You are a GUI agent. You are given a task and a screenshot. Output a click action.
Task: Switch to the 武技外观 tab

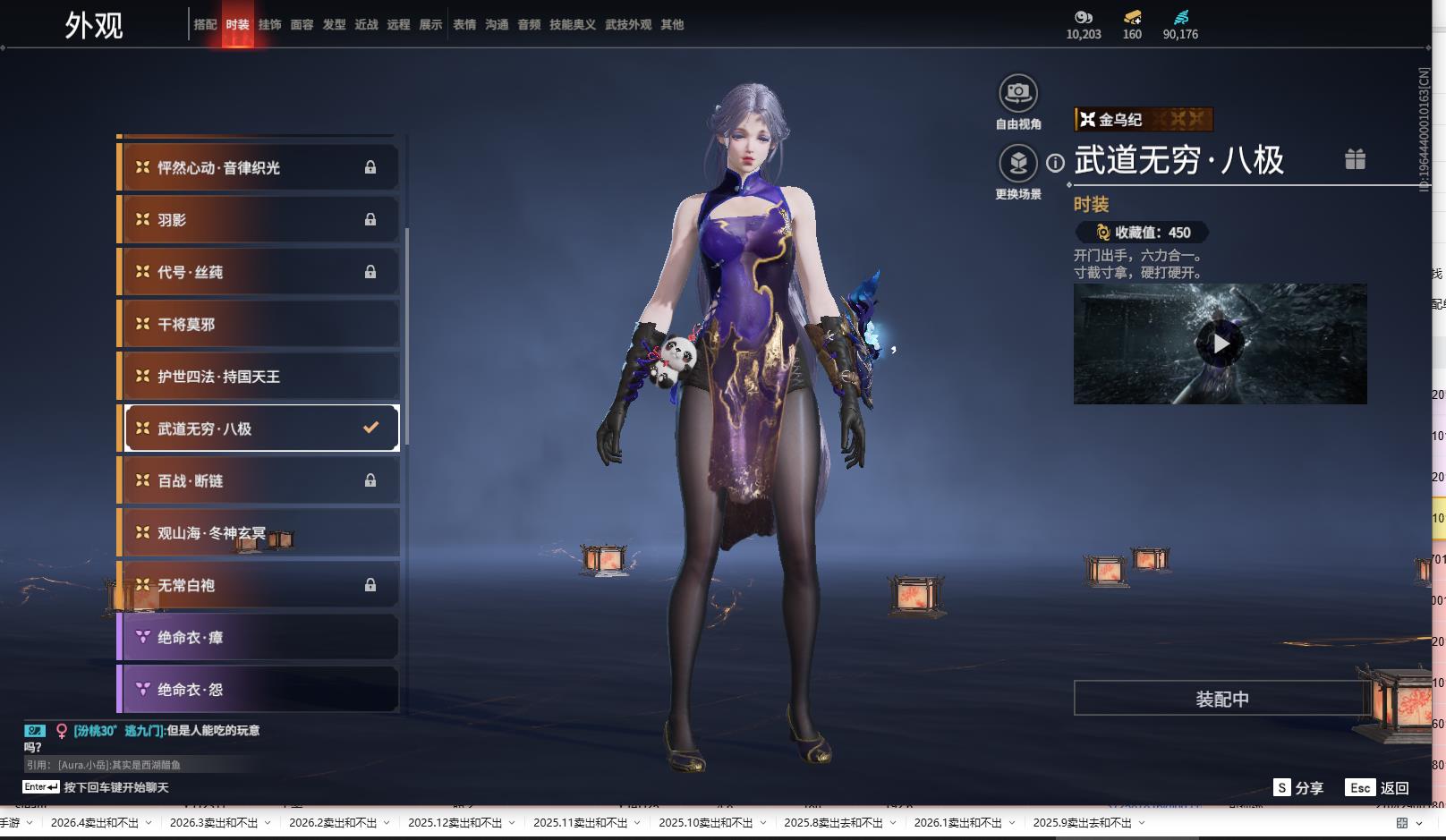pos(628,25)
